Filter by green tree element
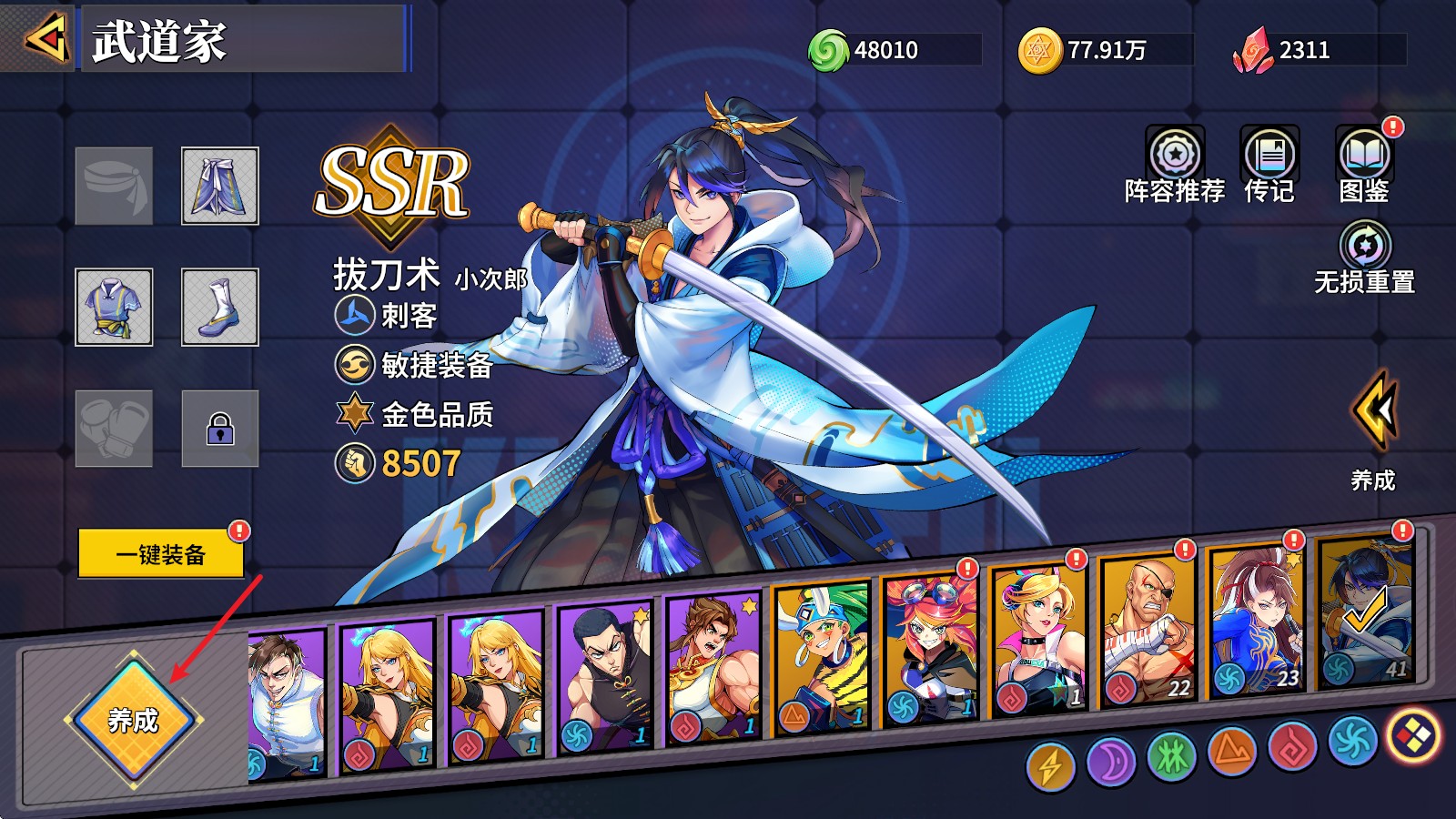Screen dimensions: 1456x819 click(x=1171, y=756)
